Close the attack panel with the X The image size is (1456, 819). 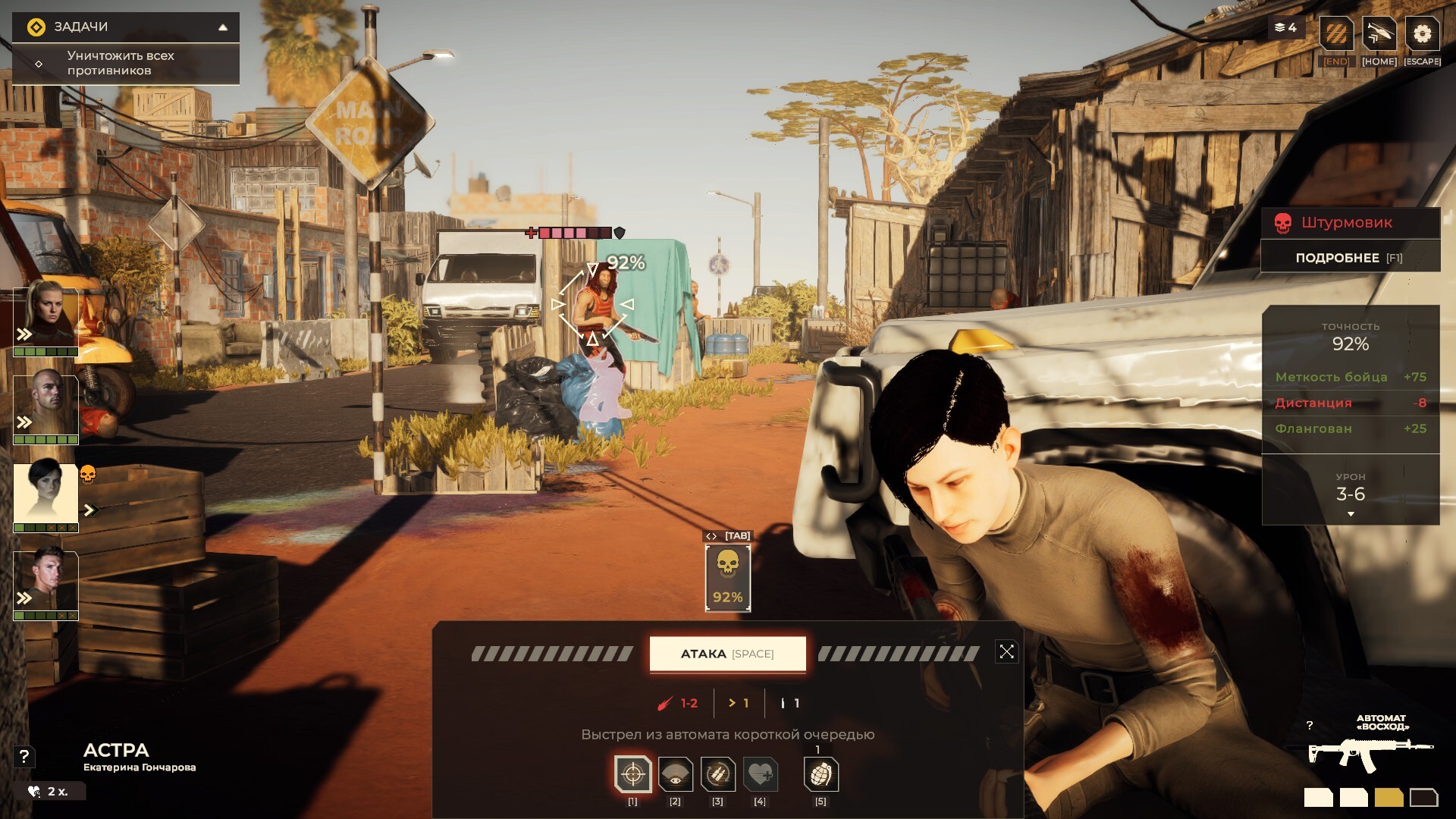(x=1006, y=652)
